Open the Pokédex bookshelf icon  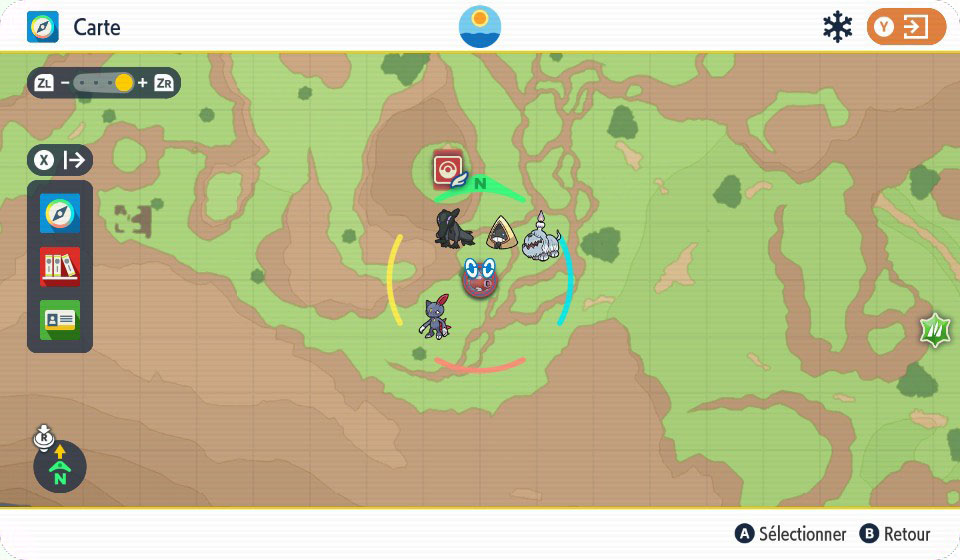(60, 267)
